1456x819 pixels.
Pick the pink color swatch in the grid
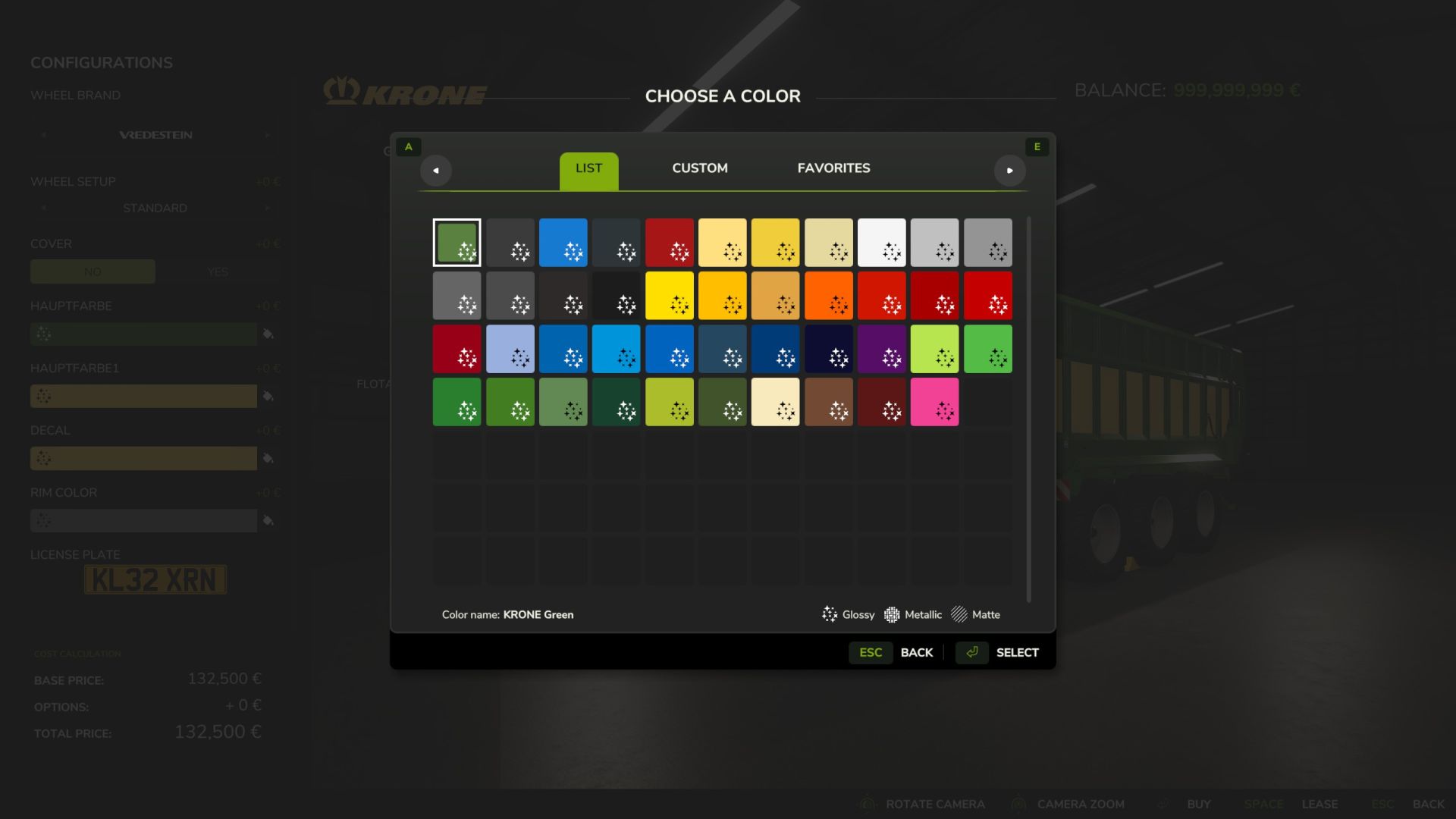point(934,401)
